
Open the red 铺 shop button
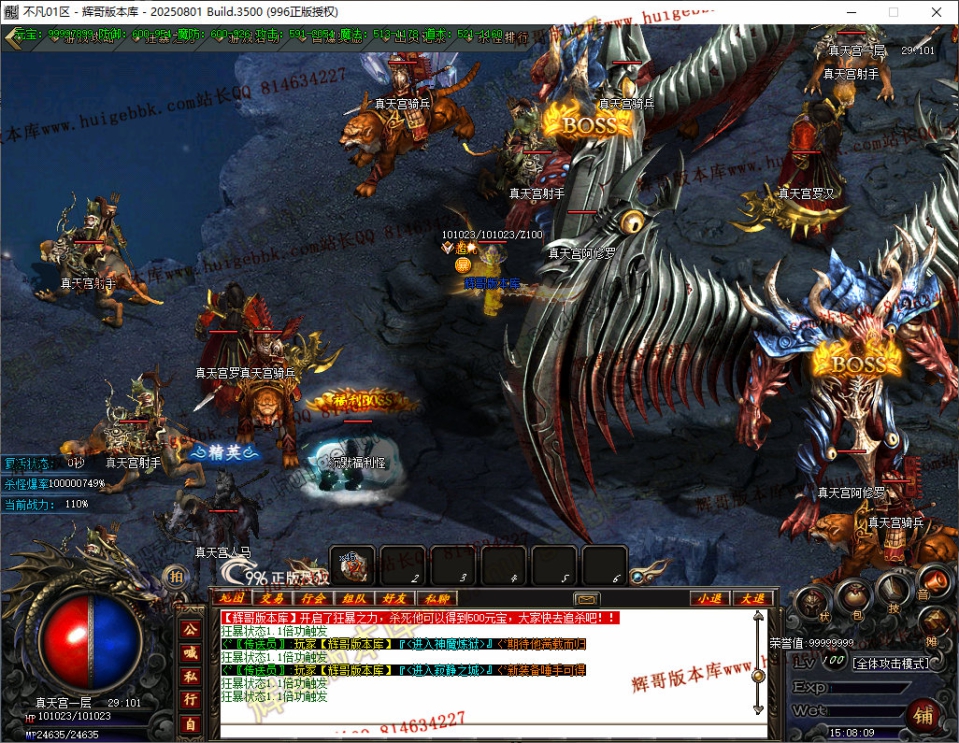922,714
